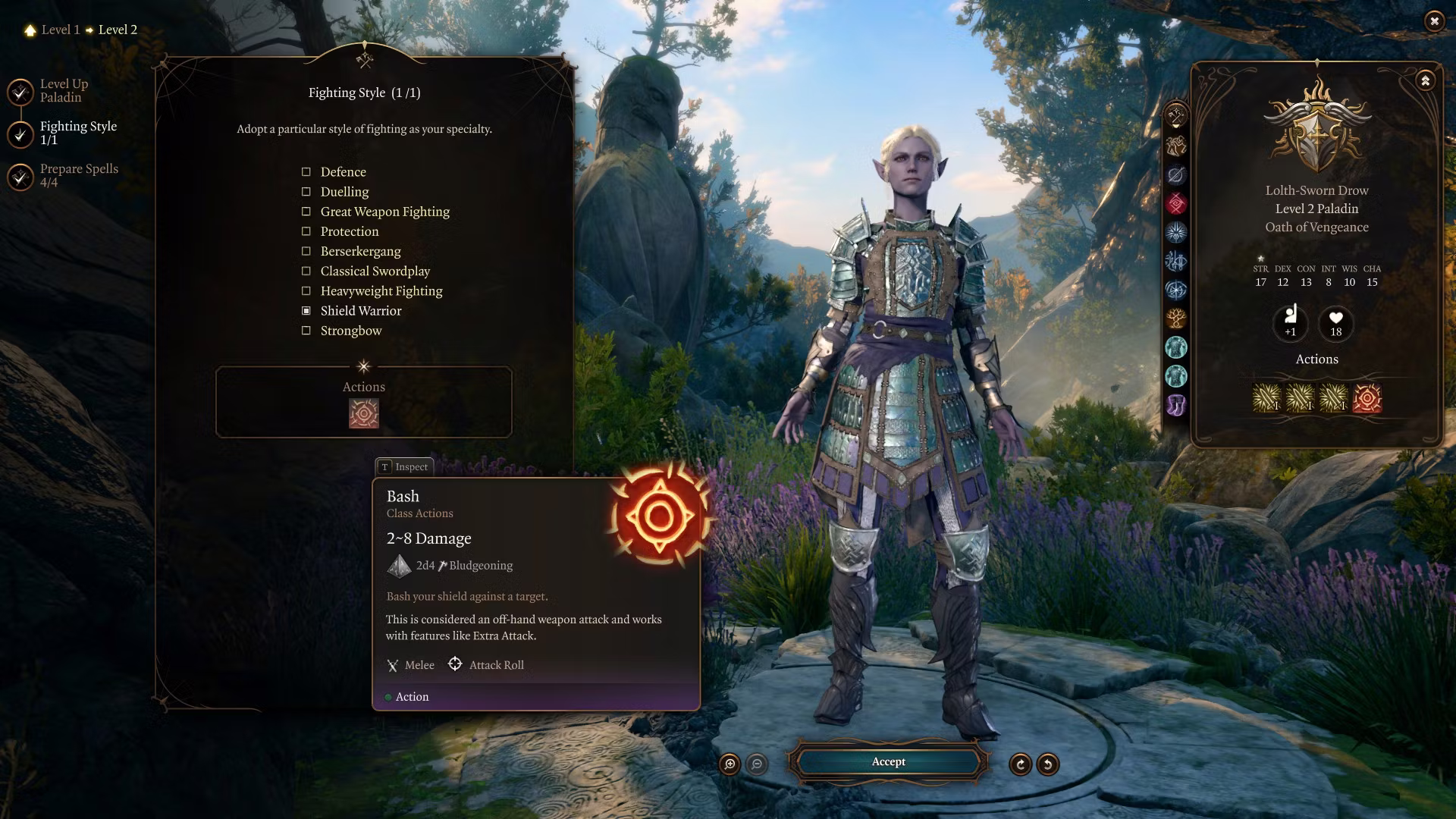Zoom in on the character model
The height and width of the screenshot is (819, 1456).
tap(730, 764)
